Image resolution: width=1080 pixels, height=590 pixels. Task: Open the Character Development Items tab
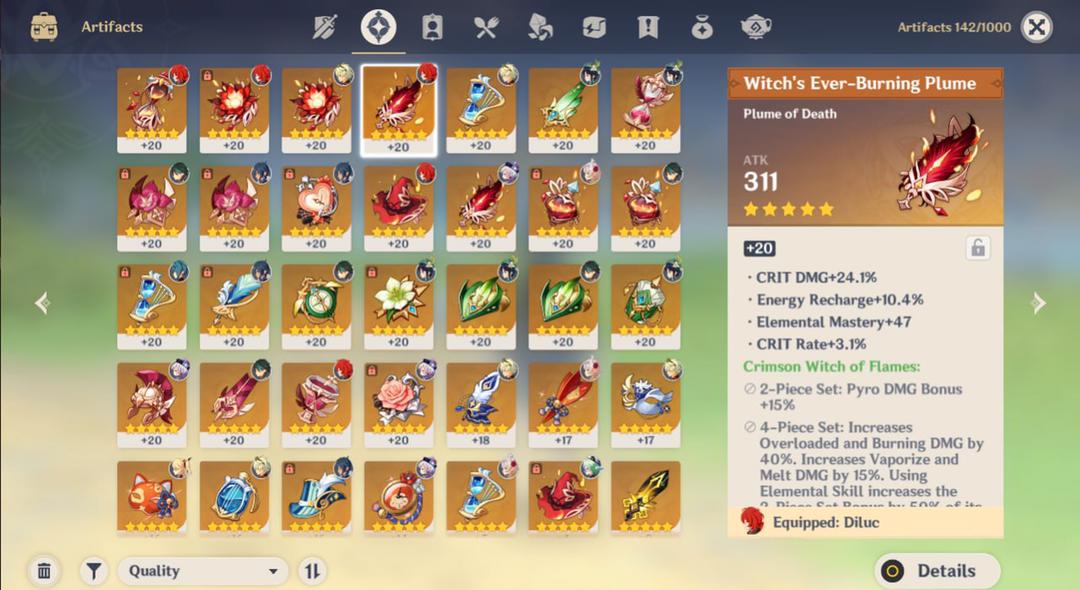coord(432,27)
